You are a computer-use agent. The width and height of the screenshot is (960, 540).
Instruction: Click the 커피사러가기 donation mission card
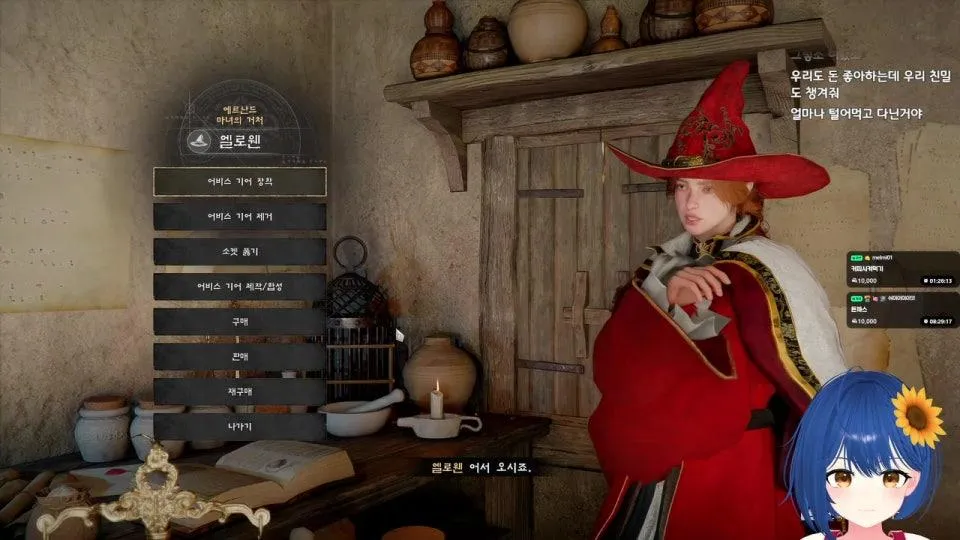click(902, 269)
